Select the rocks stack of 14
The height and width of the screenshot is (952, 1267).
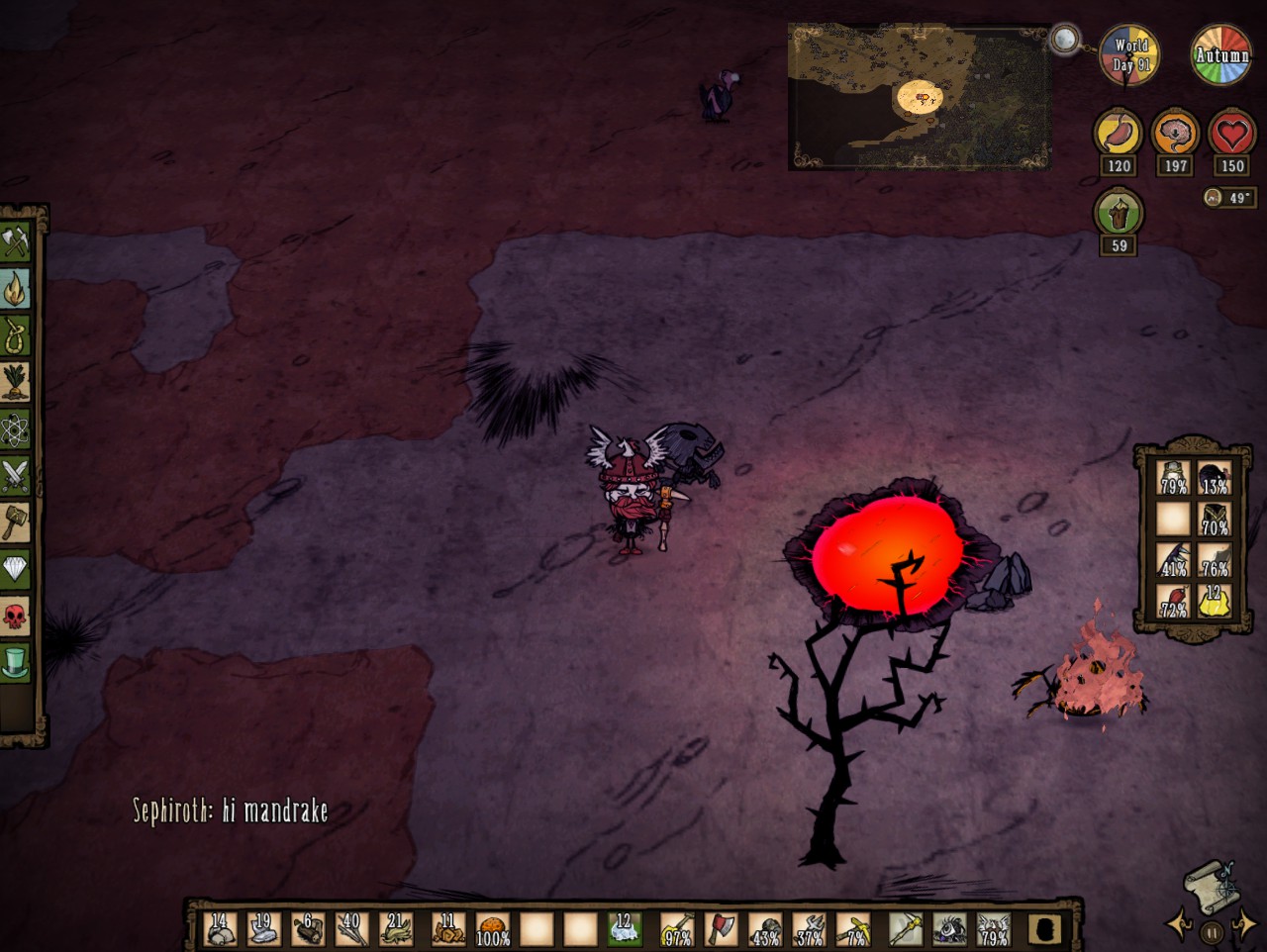pos(220,930)
